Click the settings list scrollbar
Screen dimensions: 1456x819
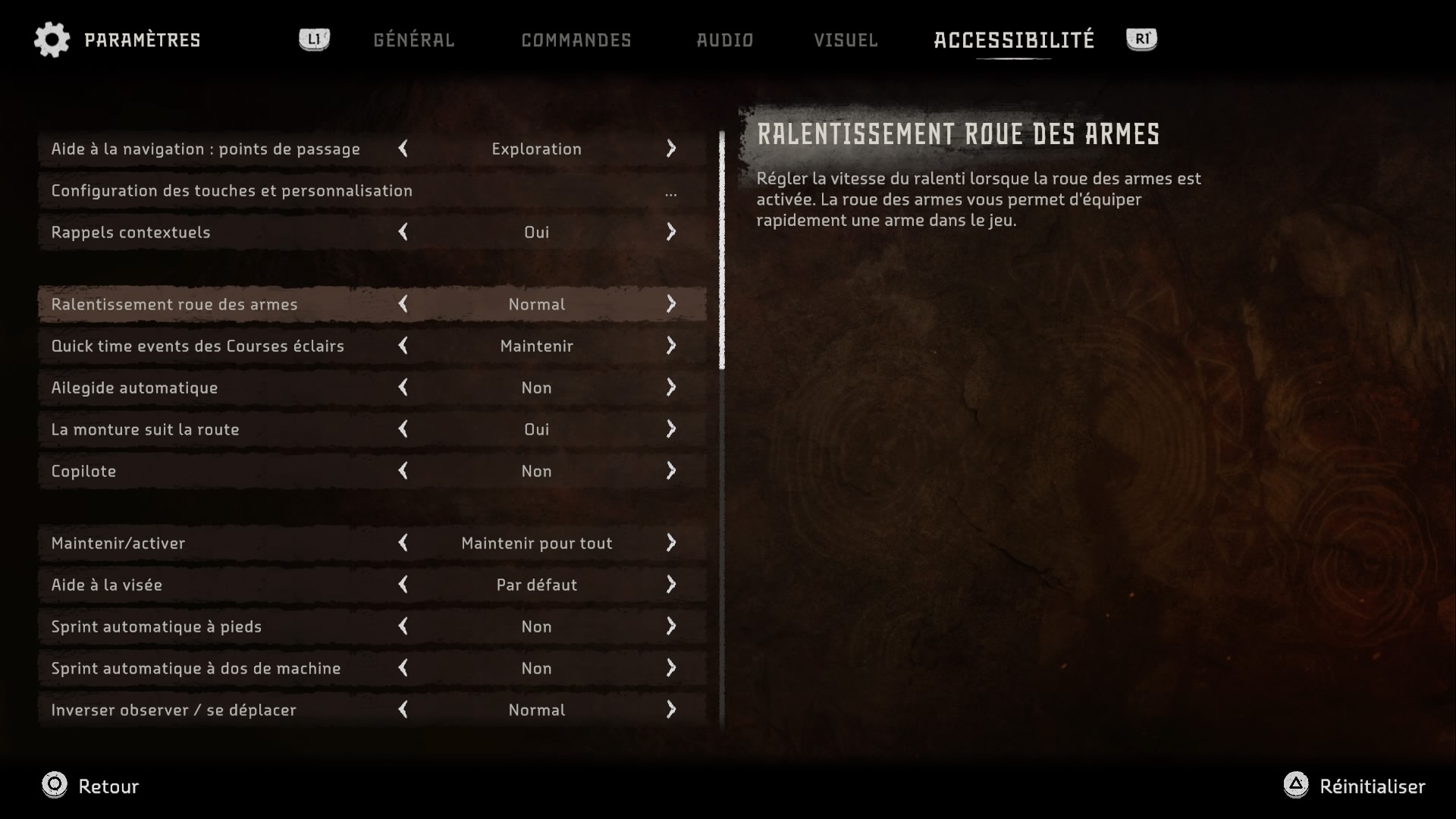click(722, 250)
